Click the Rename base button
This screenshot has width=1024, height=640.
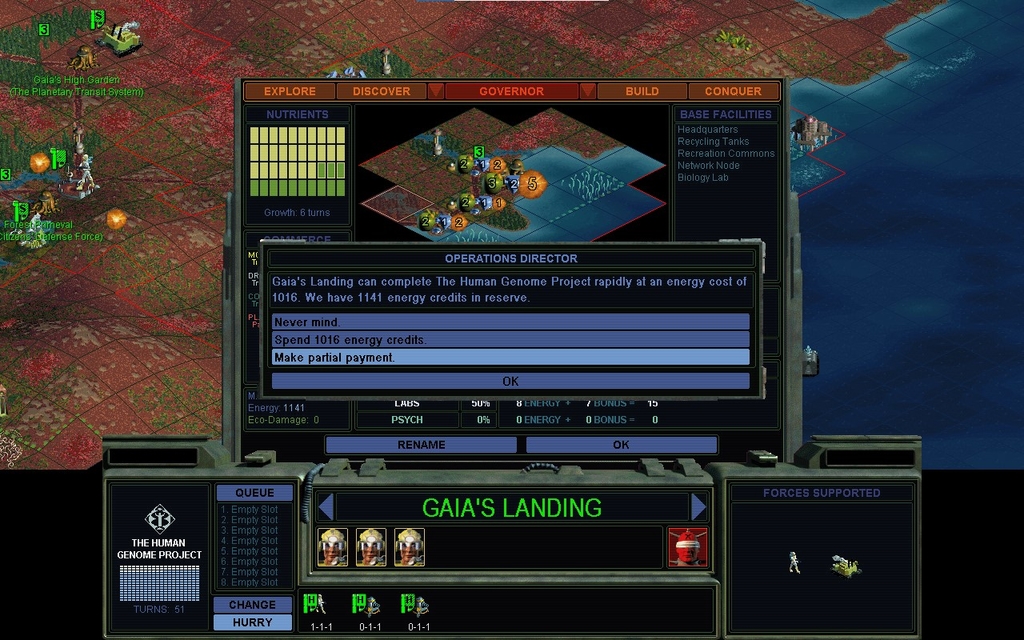pos(421,445)
